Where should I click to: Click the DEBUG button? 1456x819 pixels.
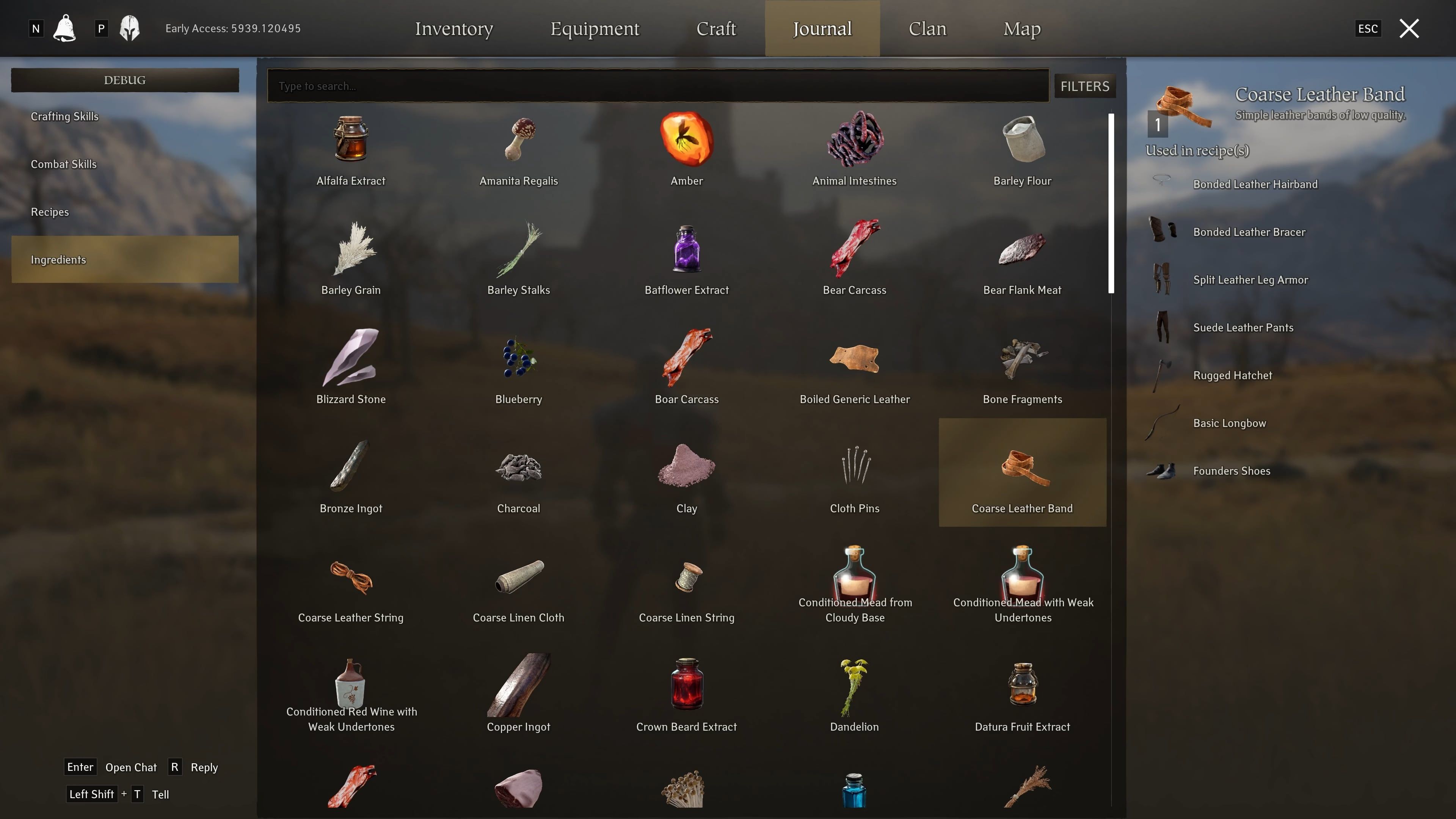pyautogui.click(x=124, y=80)
